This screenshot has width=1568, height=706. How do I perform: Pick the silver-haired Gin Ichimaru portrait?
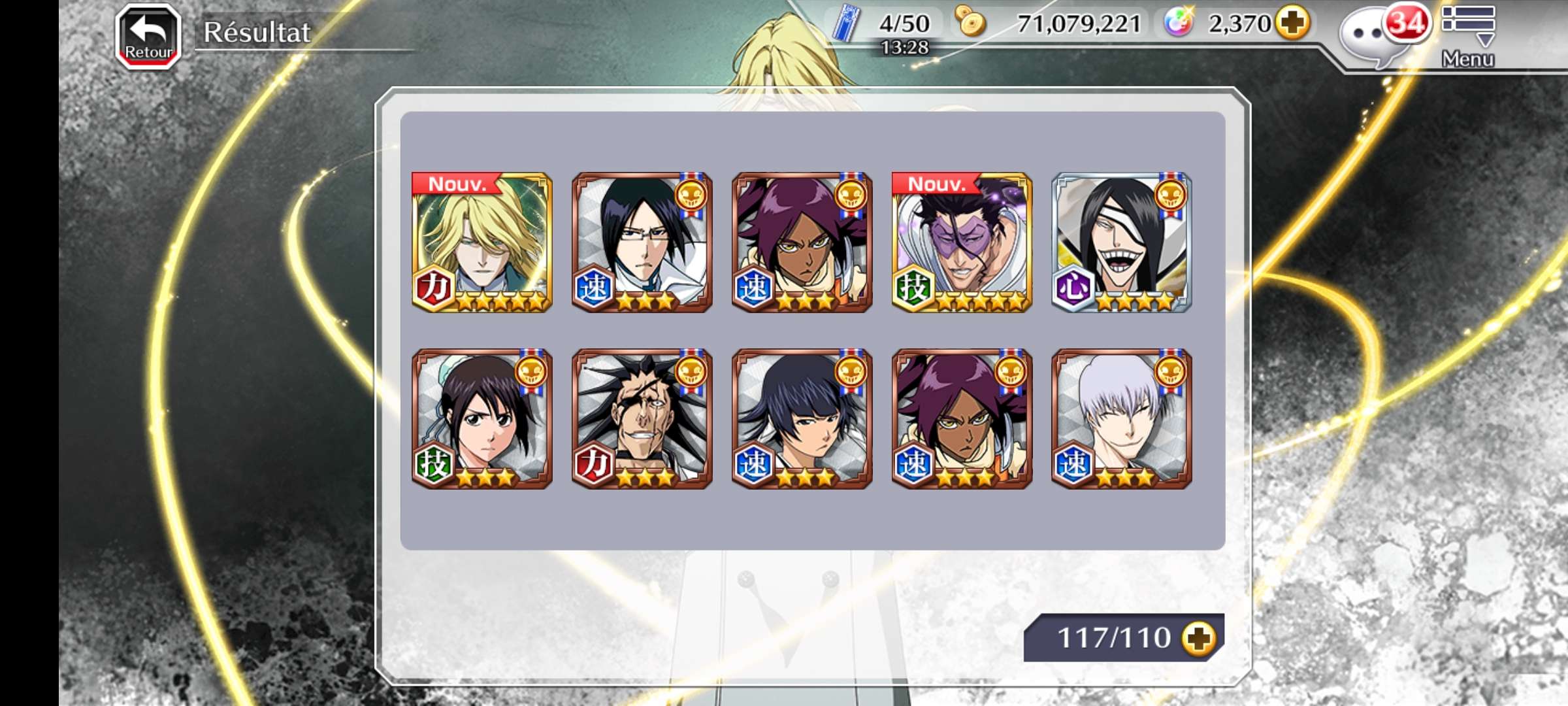pos(1122,419)
